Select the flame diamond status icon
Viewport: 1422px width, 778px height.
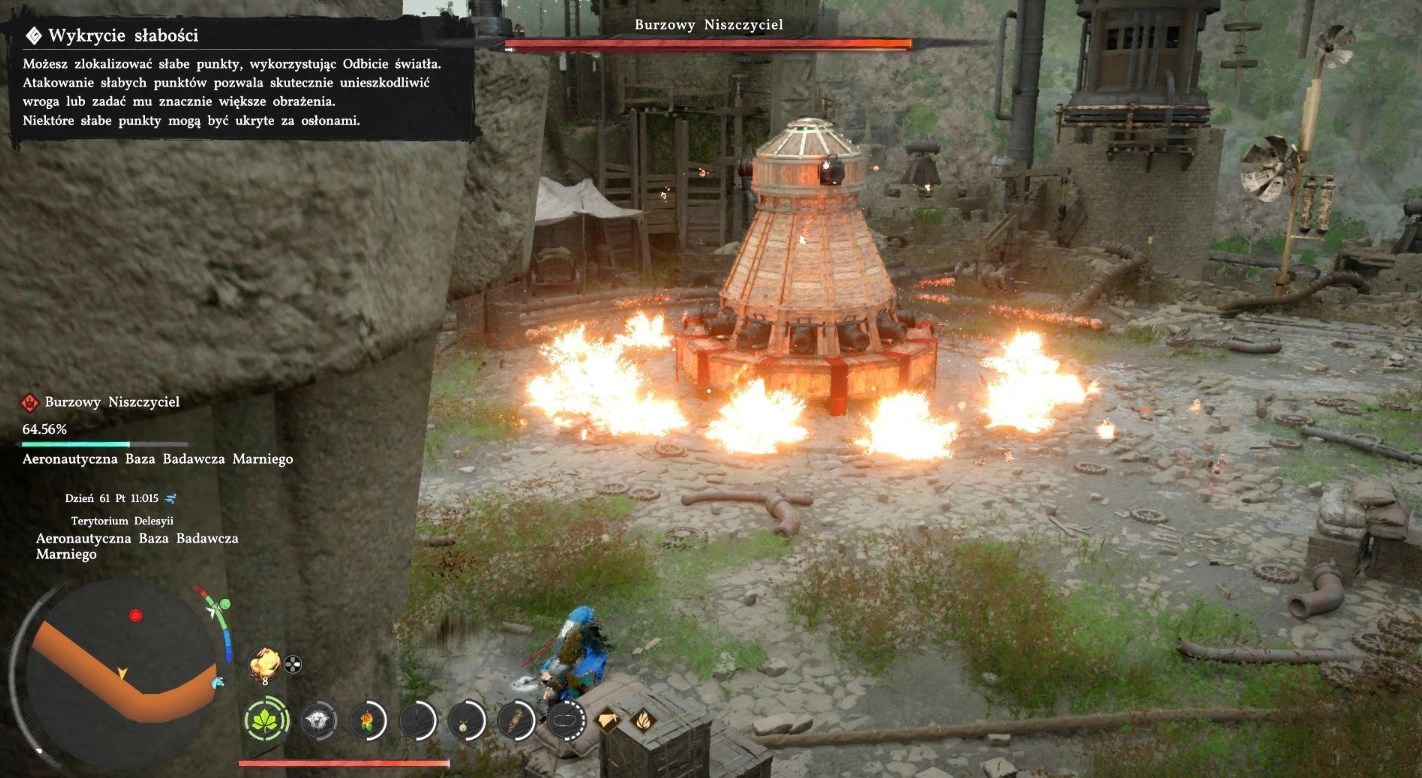pos(641,718)
